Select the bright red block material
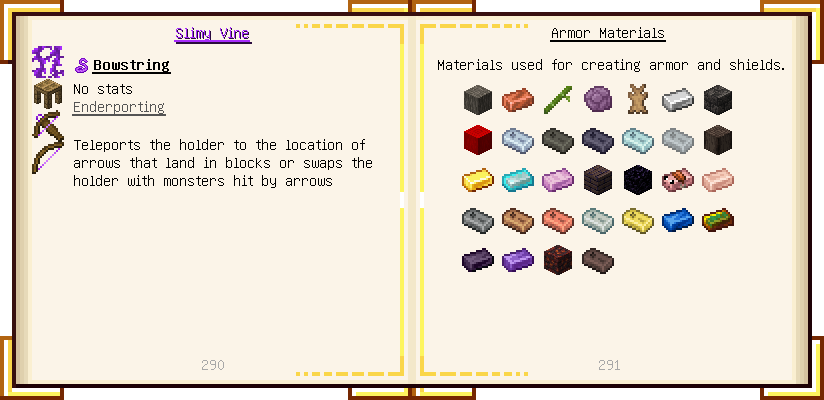824x400 pixels. tap(478, 139)
